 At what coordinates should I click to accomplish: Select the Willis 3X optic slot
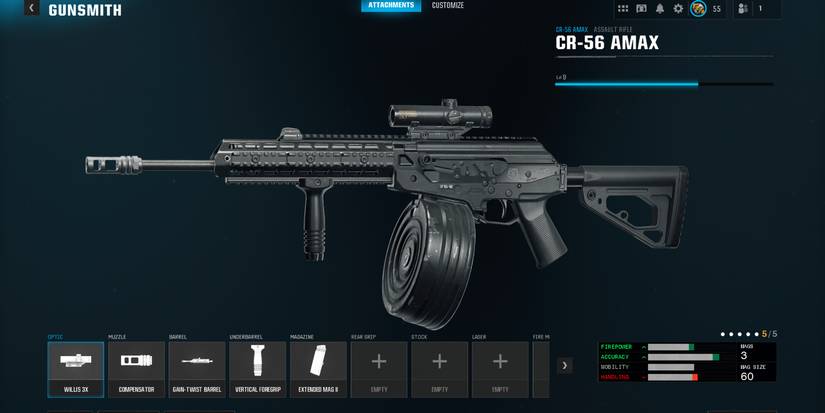click(76, 369)
